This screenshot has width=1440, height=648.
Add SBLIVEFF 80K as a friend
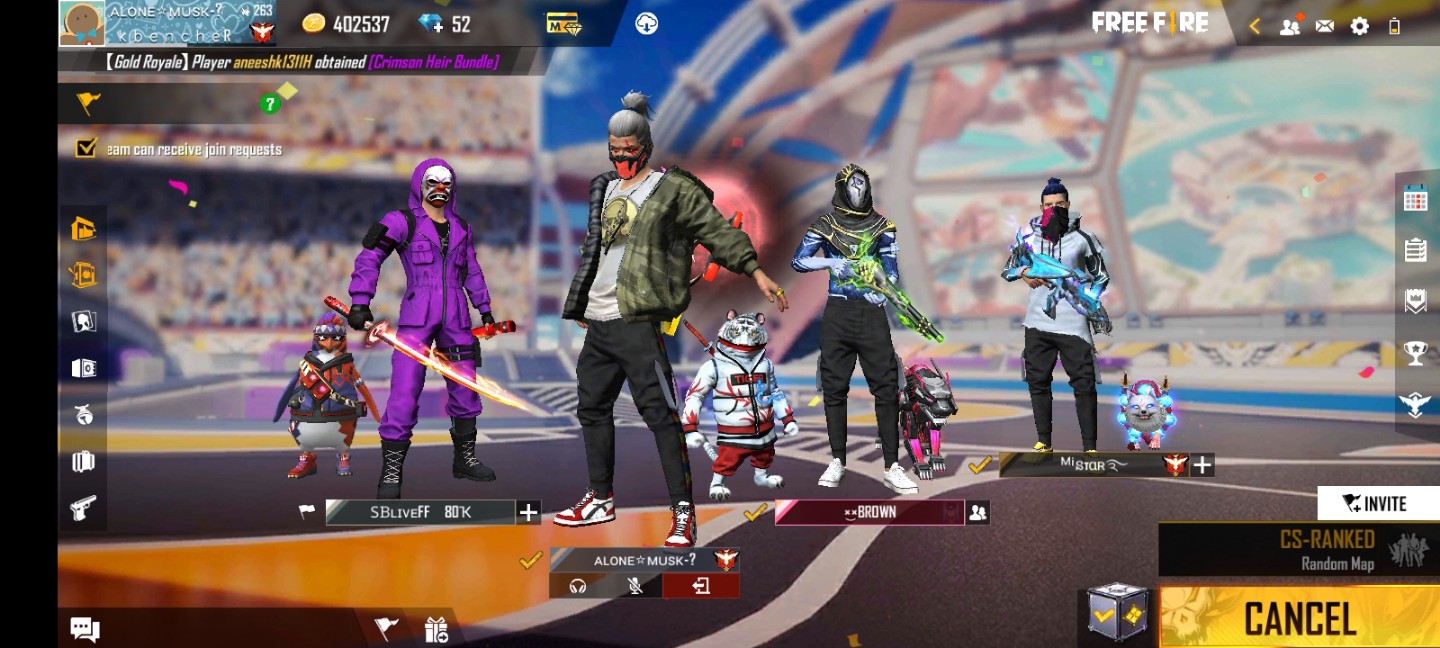point(528,513)
